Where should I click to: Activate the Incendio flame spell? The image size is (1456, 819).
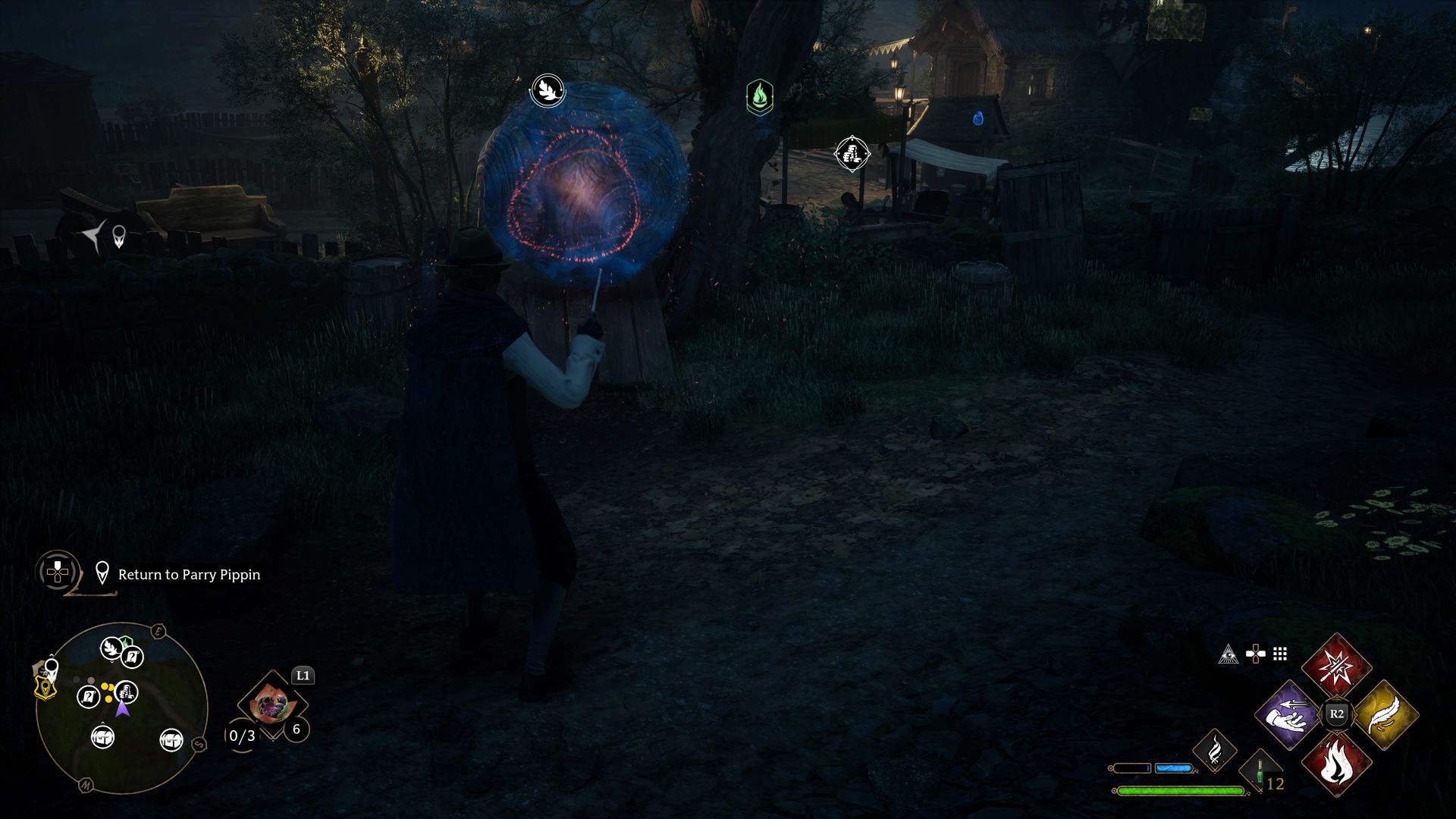(1336, 763)
